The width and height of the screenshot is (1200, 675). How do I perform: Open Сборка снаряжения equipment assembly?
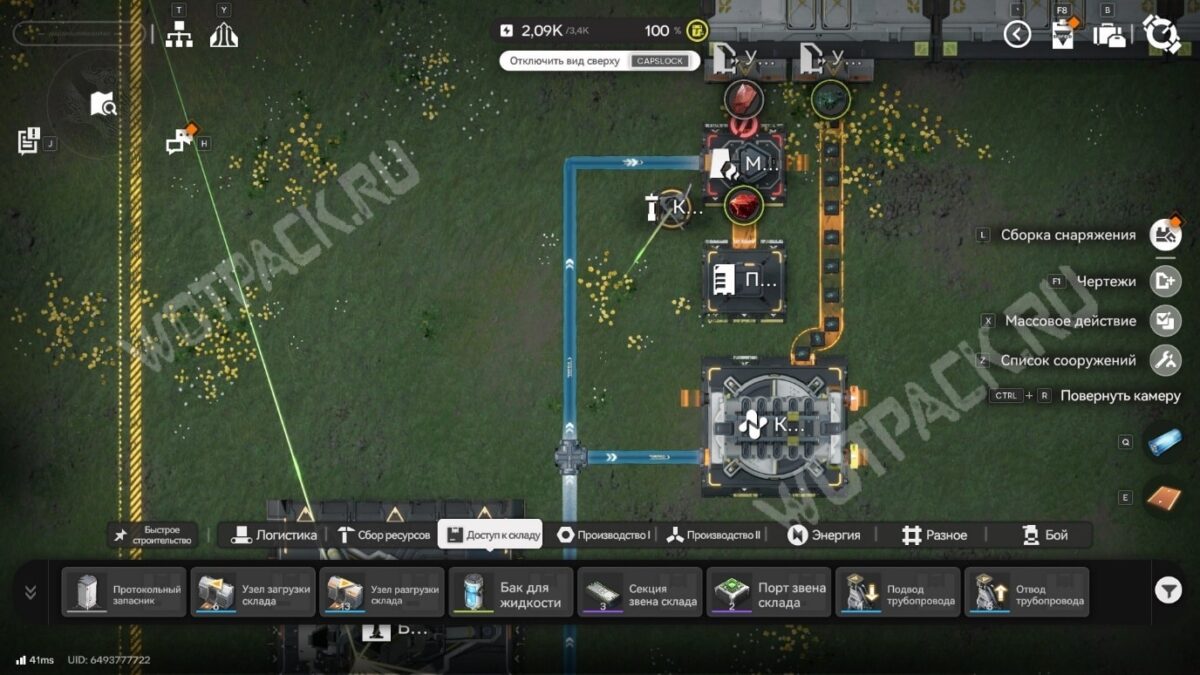point(1165,235)
